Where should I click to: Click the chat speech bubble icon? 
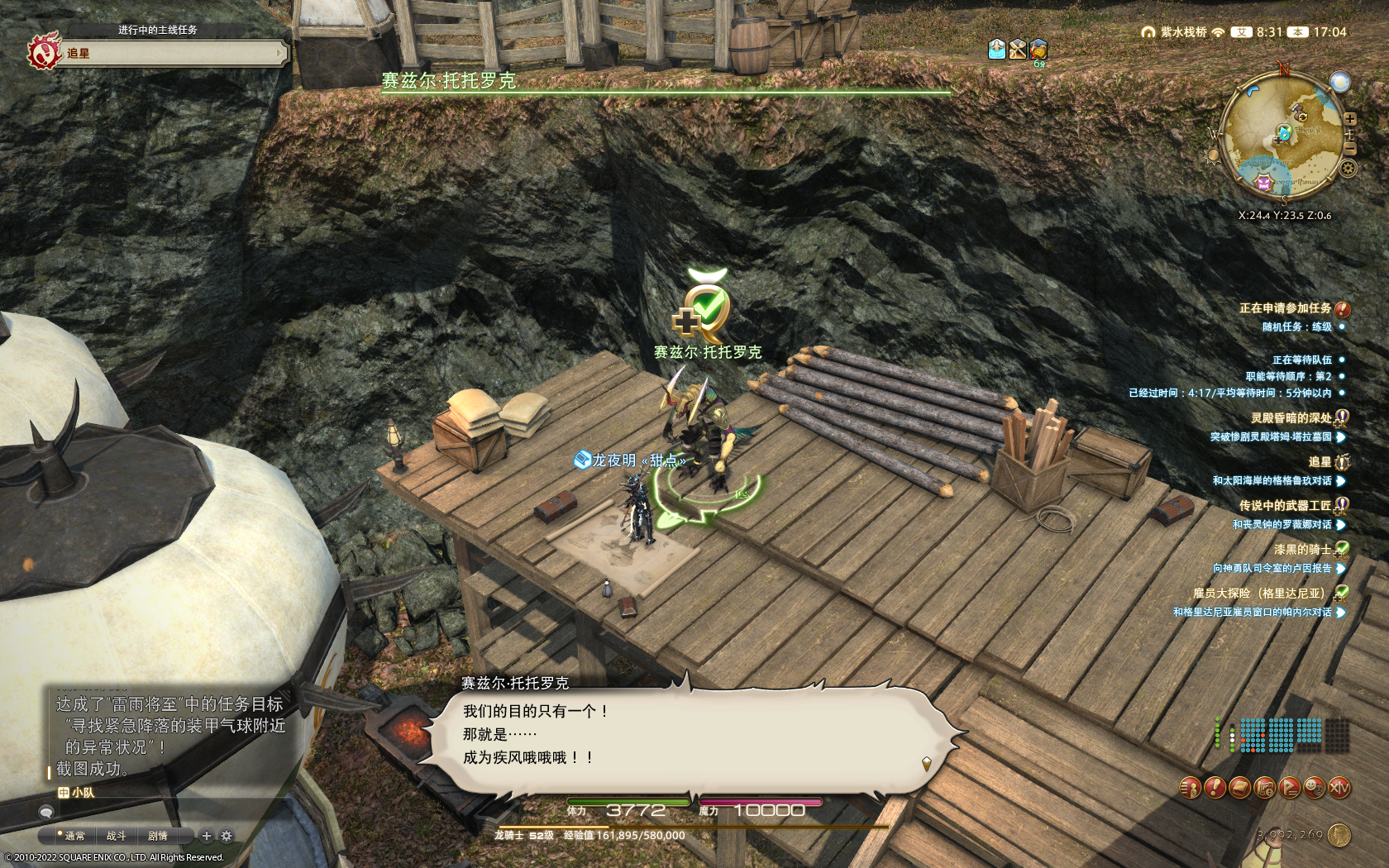(46, 813)
